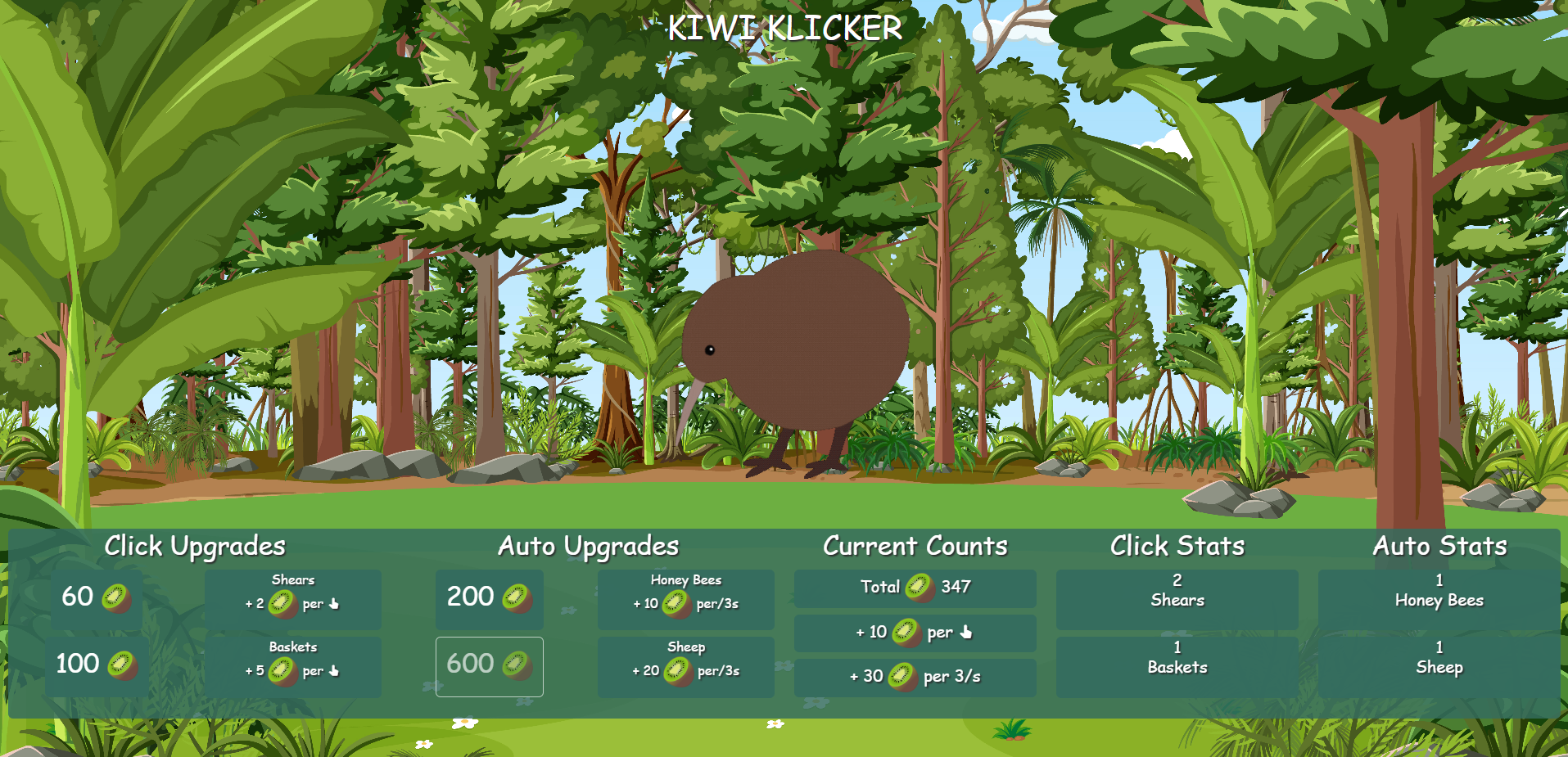Click the greyed-out kiwi icon beside 600
Viewport: 1568px width, 757px height.
pyautogui.click(x=519, y=665)
